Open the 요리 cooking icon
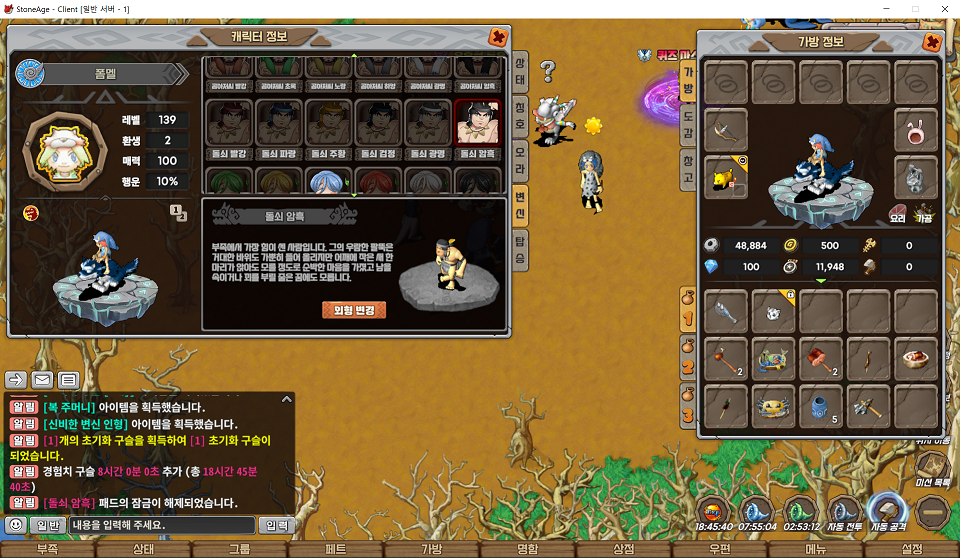The width and height of the screenshot is (960, 558). tap(897, 212)
